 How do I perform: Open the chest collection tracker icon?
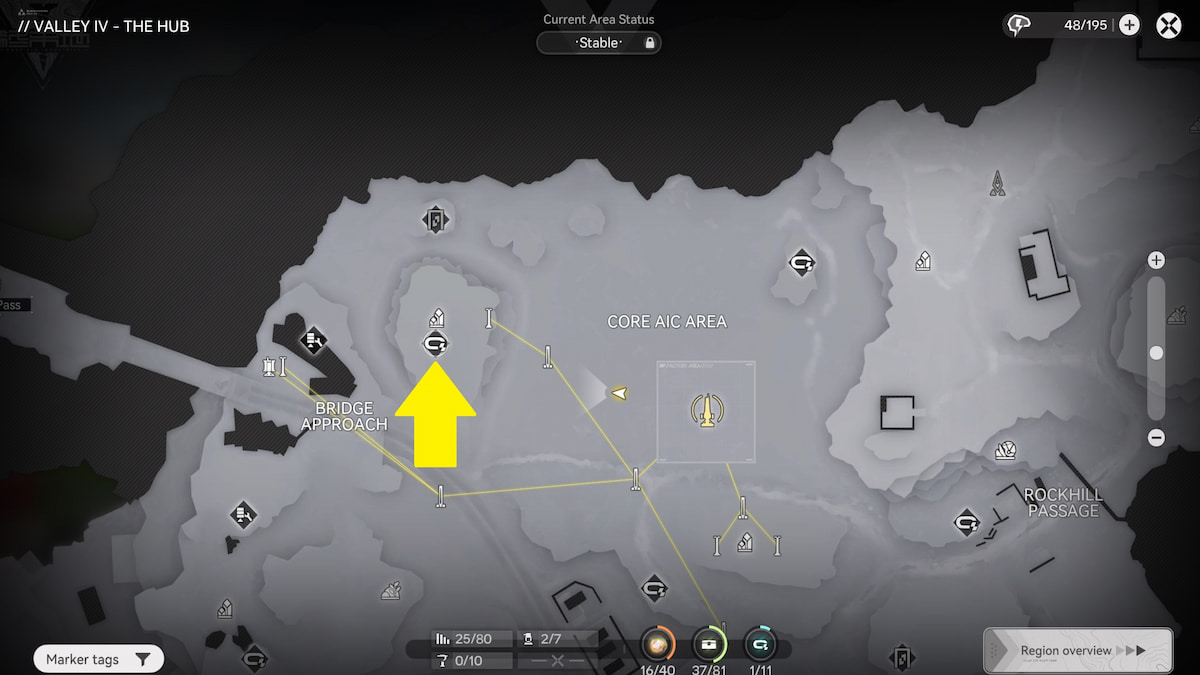709,642
